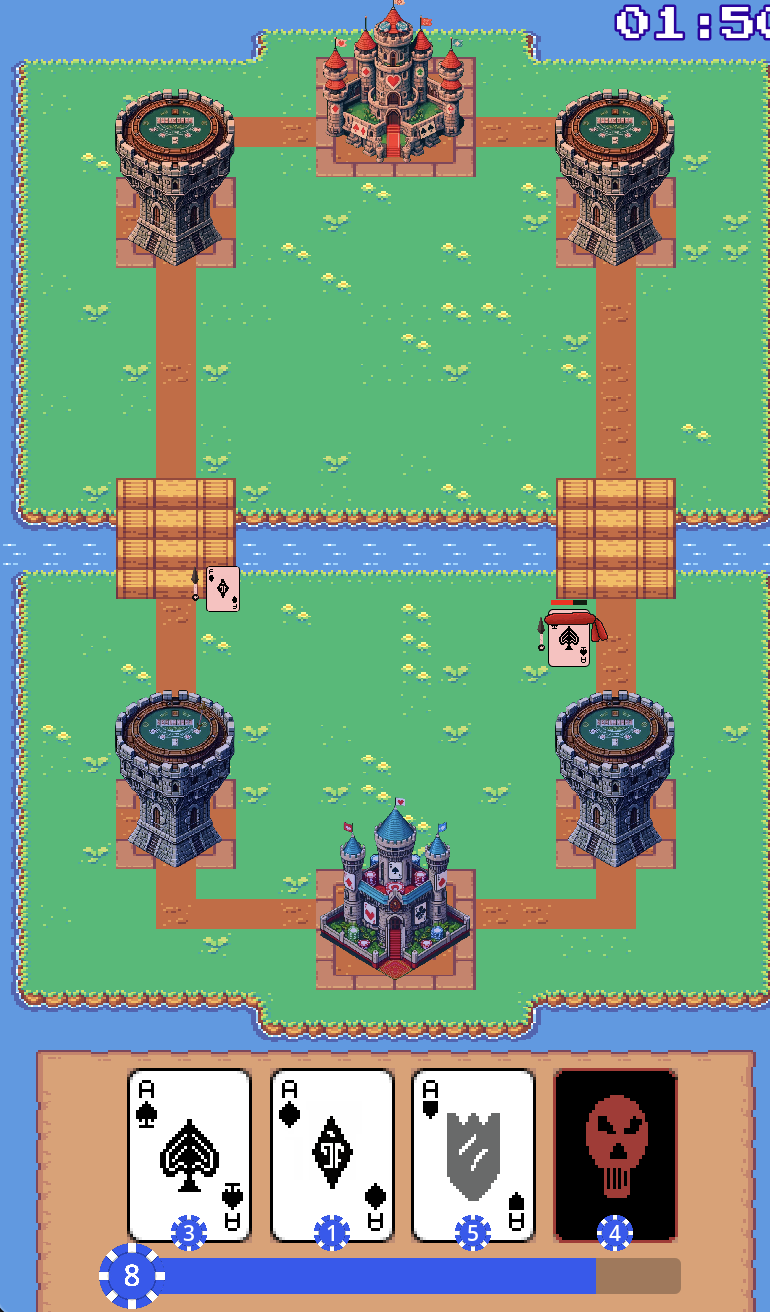Select the black red-skull card
Image resolution: width=770 pixels, height=1312 pixels.
tap(615, 1153)
